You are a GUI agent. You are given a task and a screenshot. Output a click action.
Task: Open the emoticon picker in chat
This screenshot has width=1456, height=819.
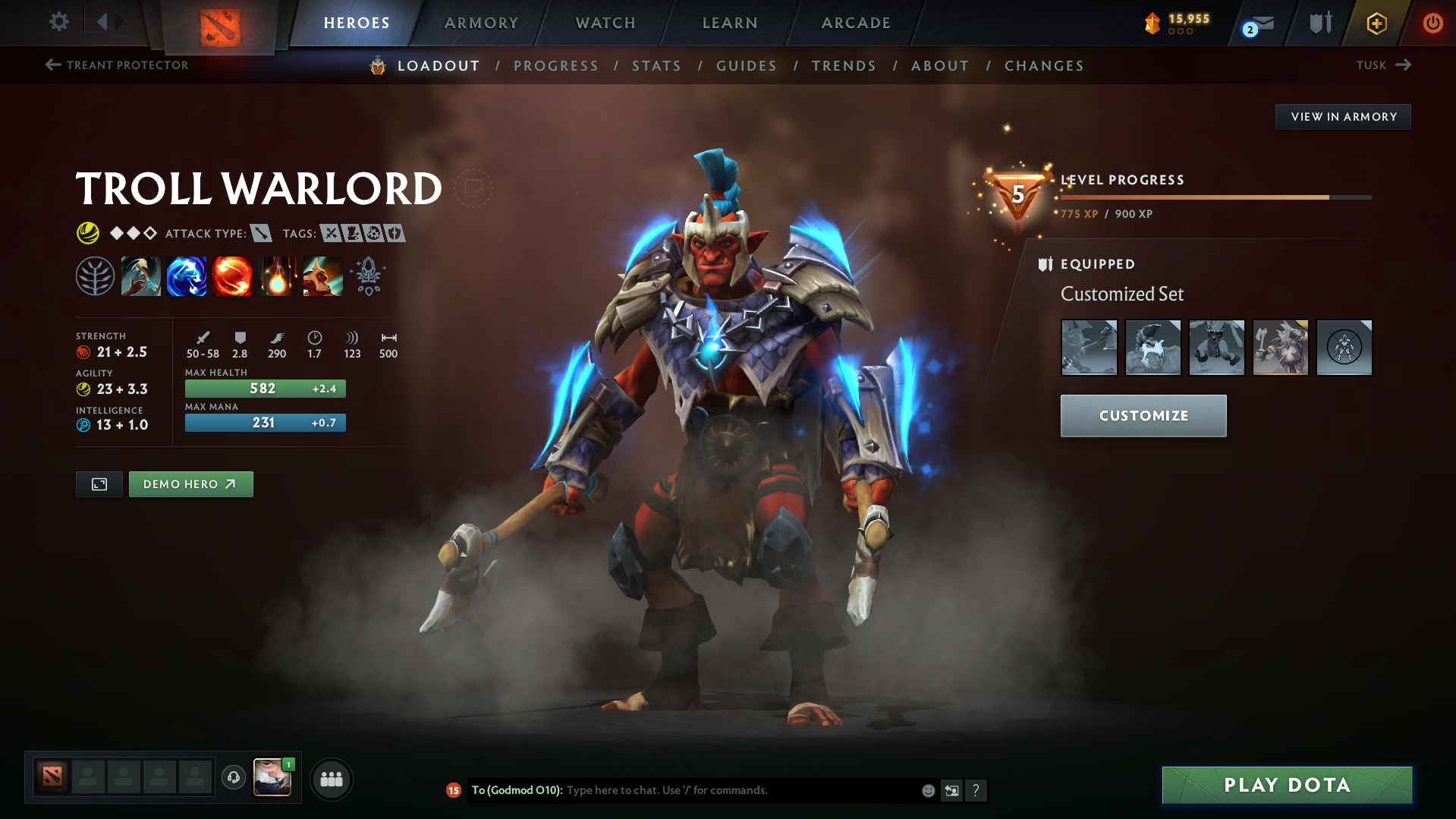coord(927,790)
